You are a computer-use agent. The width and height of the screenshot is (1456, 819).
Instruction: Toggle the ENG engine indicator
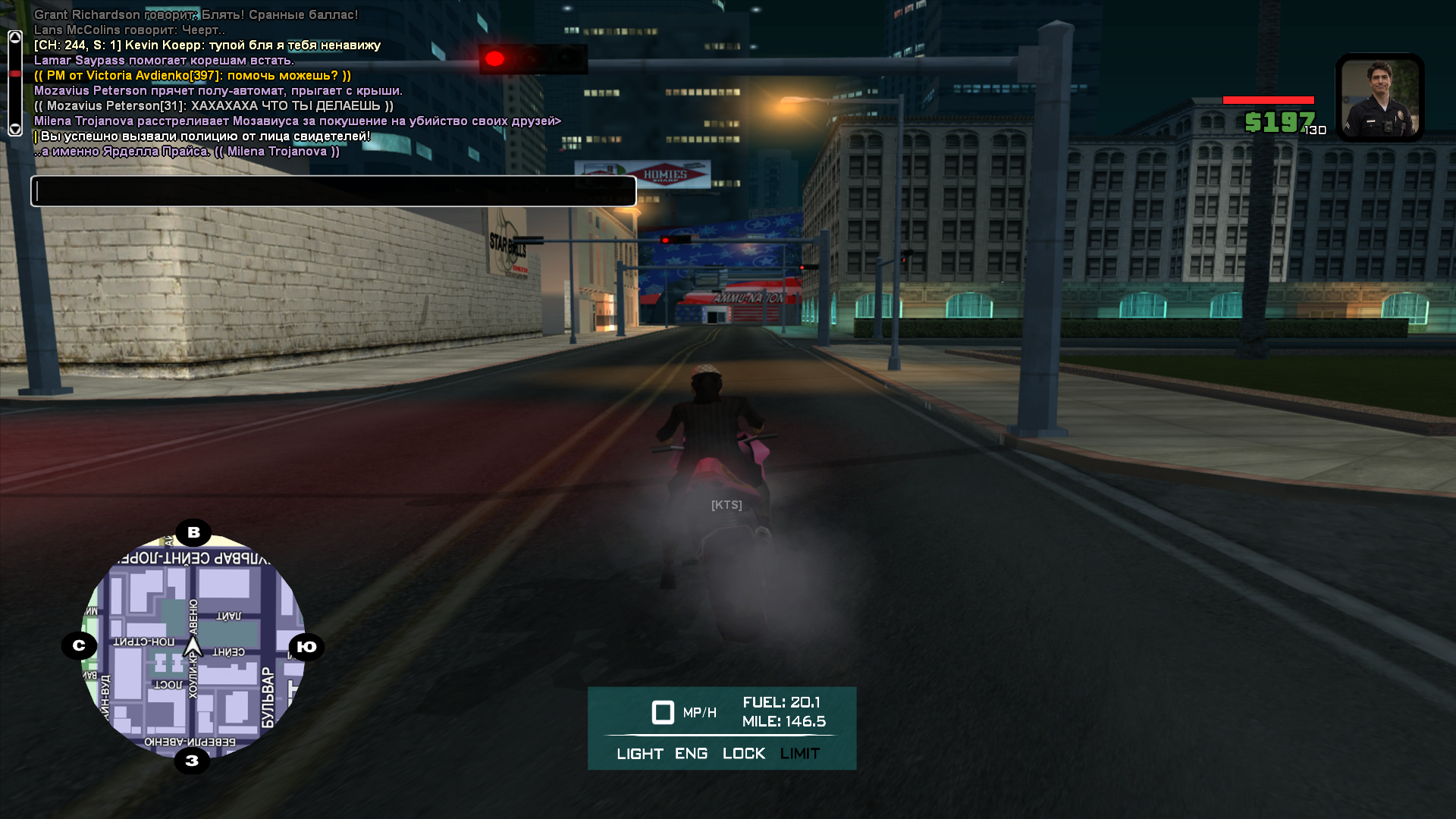click(x=691, y=754)
